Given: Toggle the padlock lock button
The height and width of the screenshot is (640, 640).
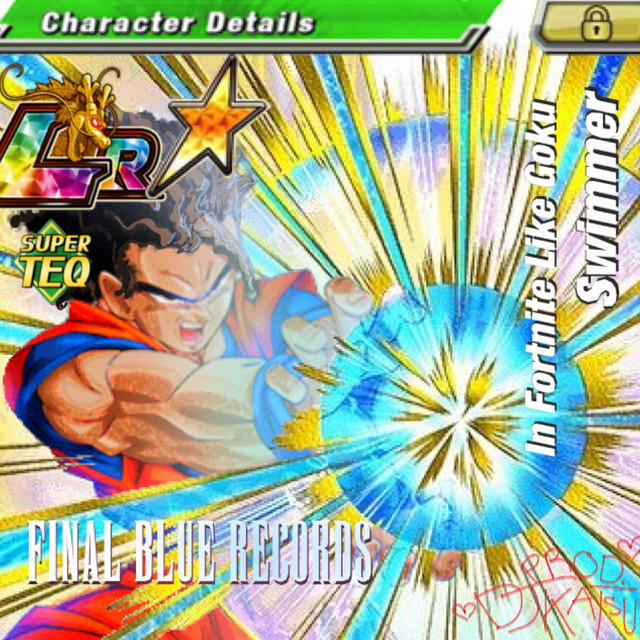Looking at the screenshot, I should (x=596, y=23).
